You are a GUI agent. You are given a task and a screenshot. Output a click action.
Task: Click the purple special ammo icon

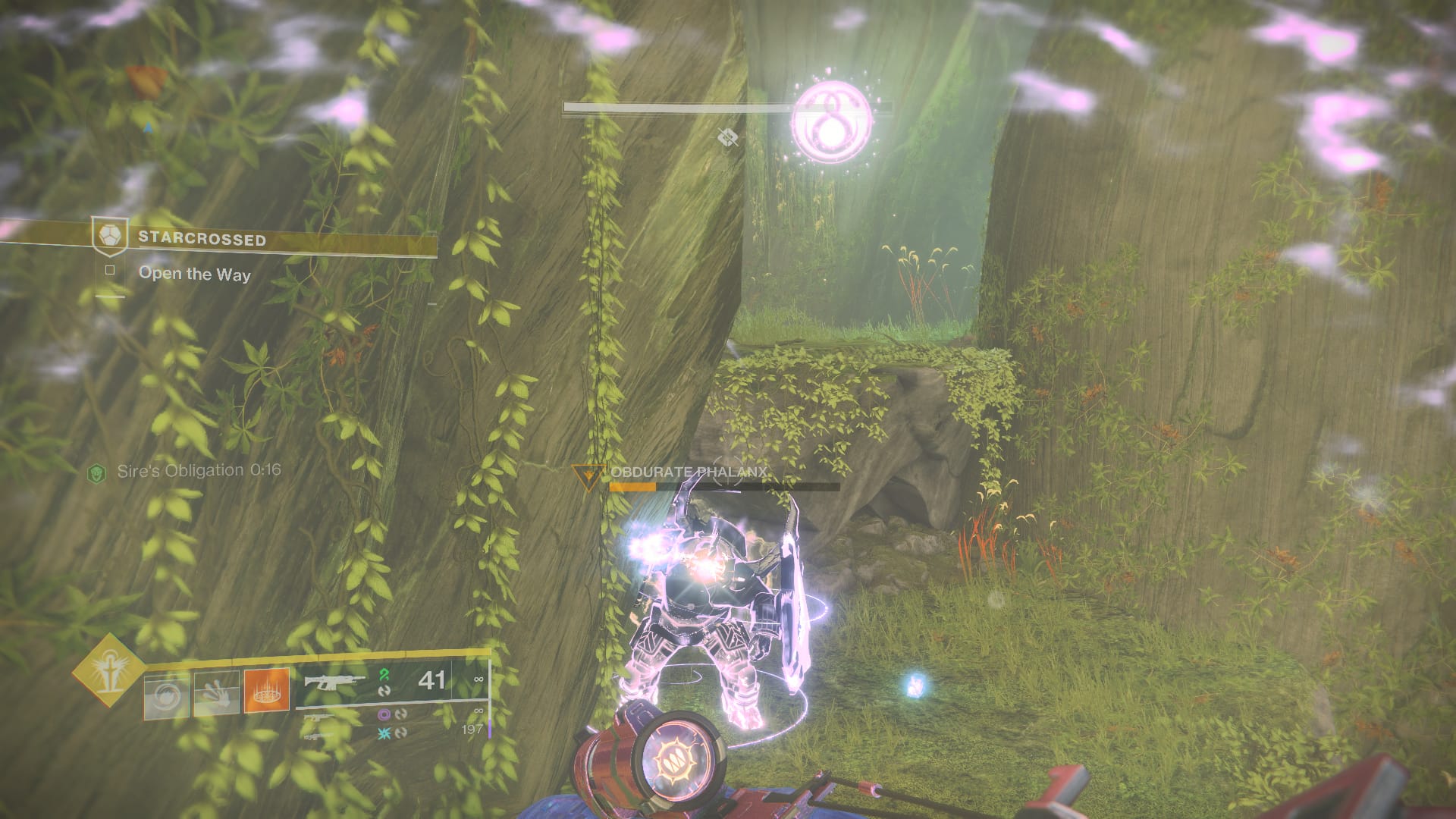384,715
